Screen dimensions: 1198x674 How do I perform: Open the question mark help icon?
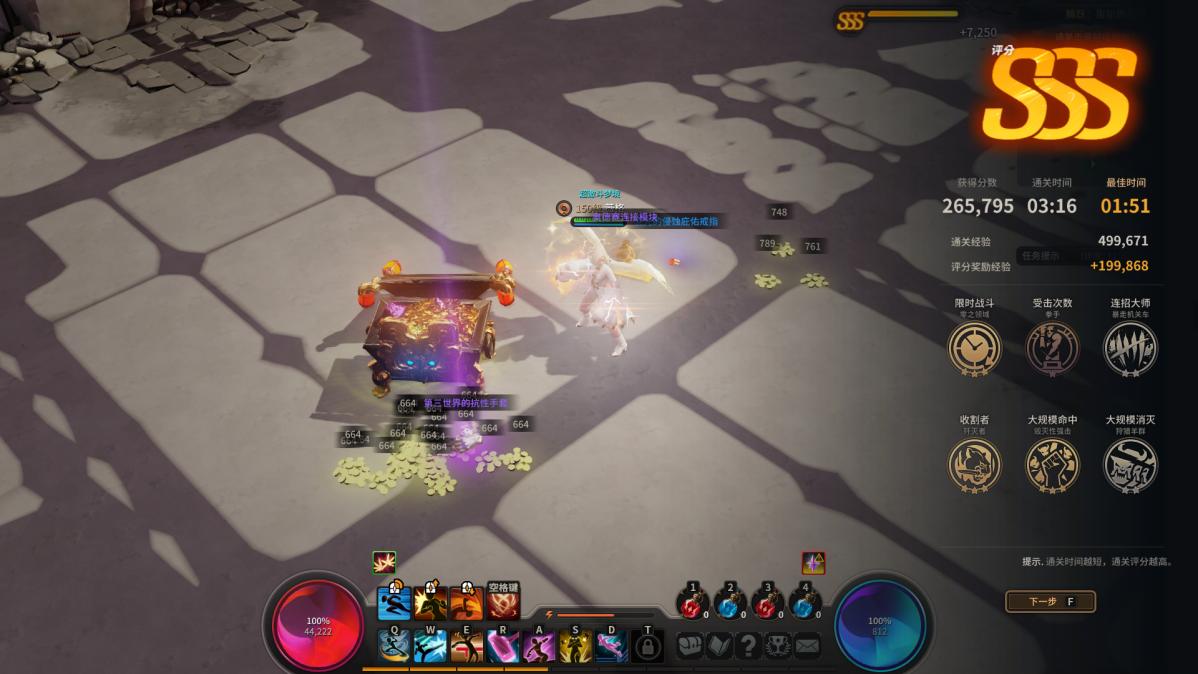(x=748, y=645)
